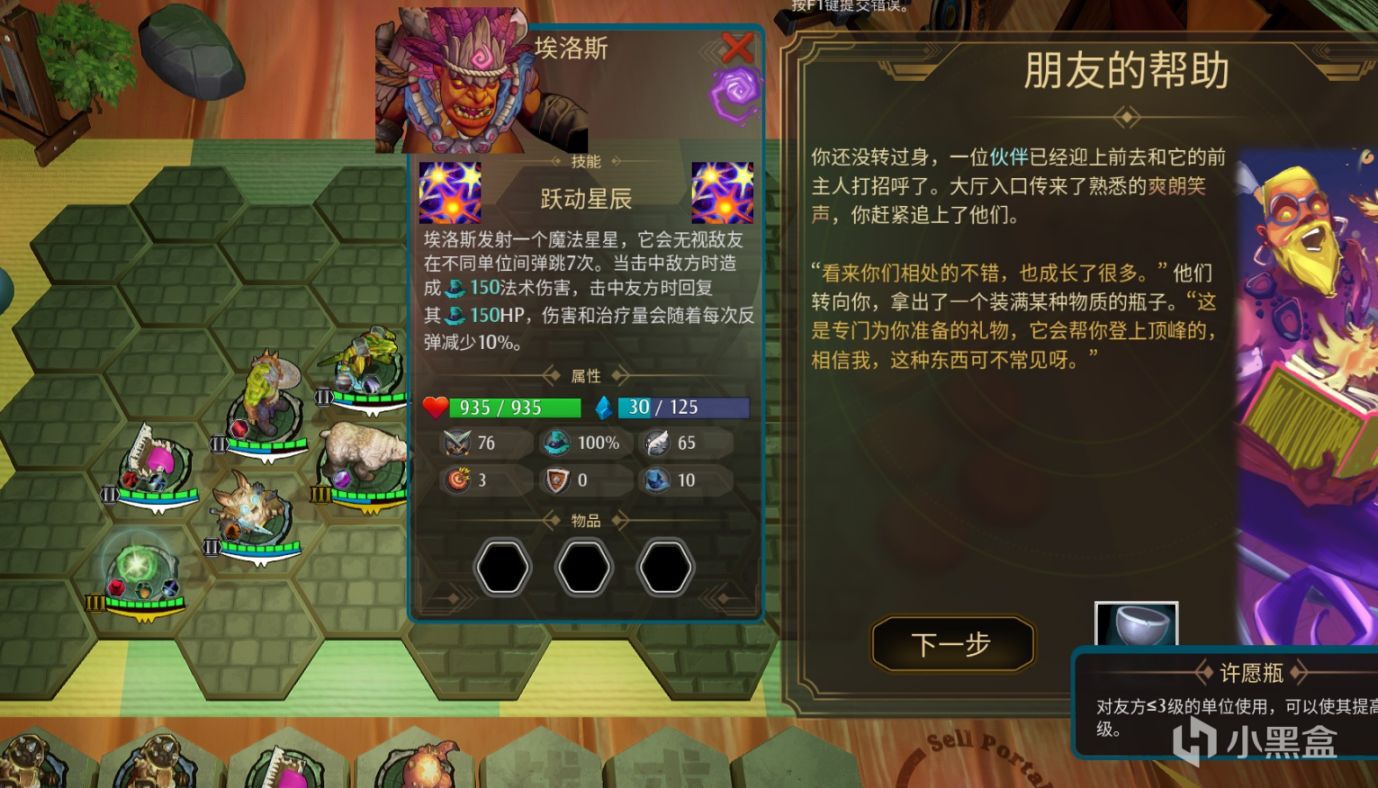
Task: Select the level III unit with green orb effect
Action: 137,563
